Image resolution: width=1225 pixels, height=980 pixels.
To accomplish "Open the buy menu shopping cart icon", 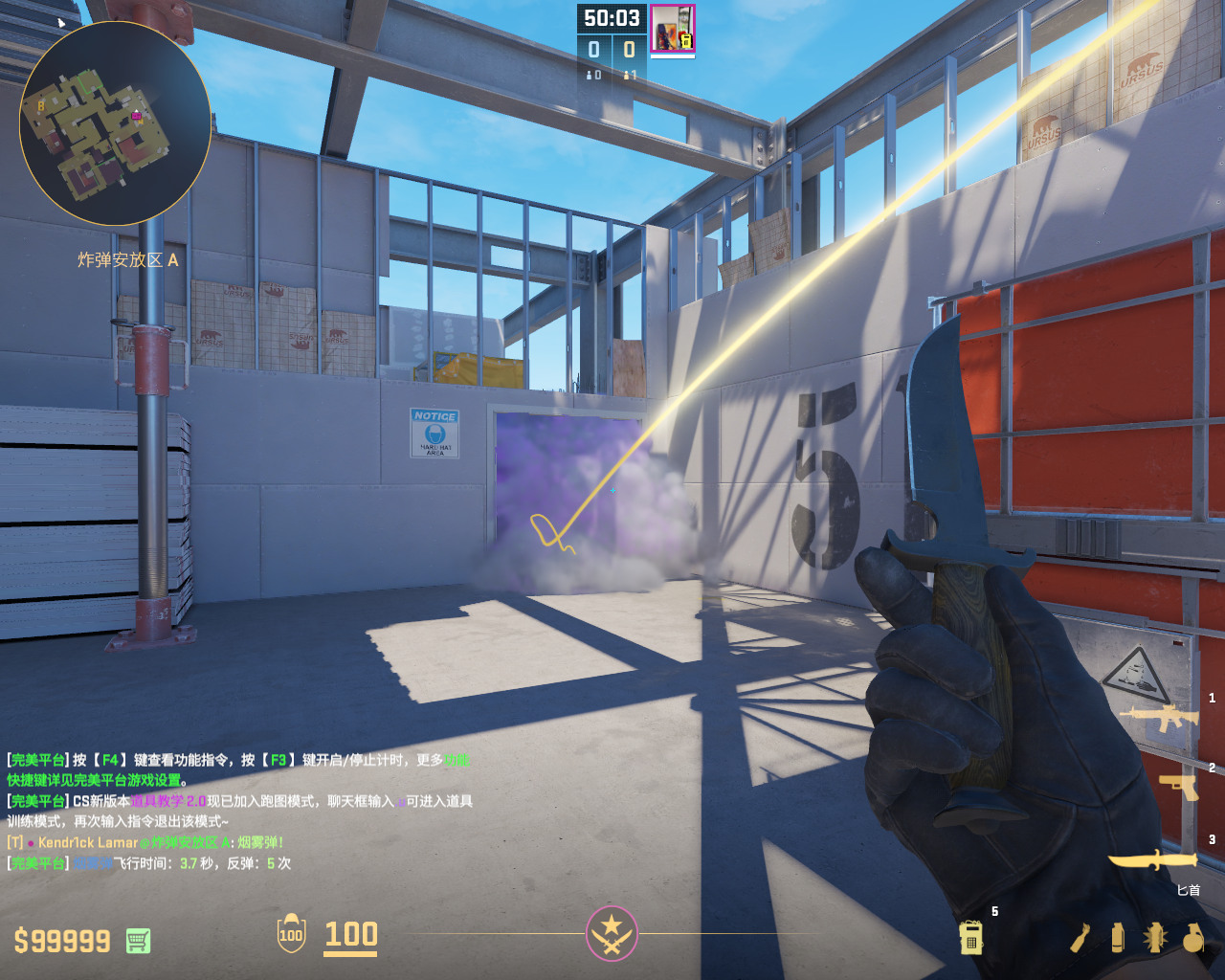I will pyautogui.click(x=138, y=941).
